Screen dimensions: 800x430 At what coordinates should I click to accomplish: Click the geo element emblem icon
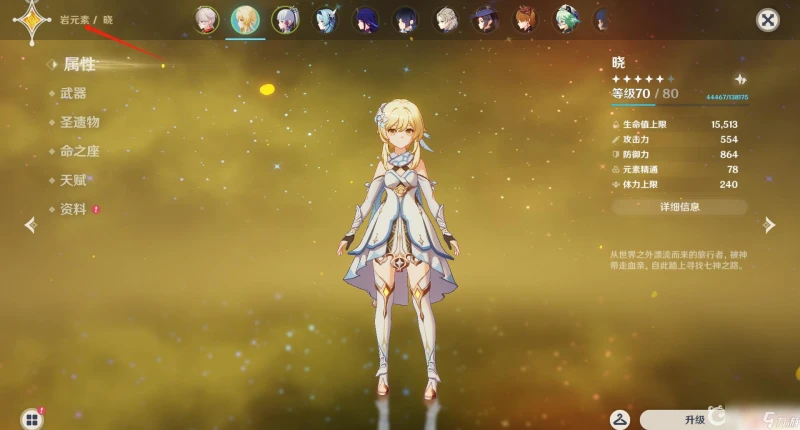27,19
